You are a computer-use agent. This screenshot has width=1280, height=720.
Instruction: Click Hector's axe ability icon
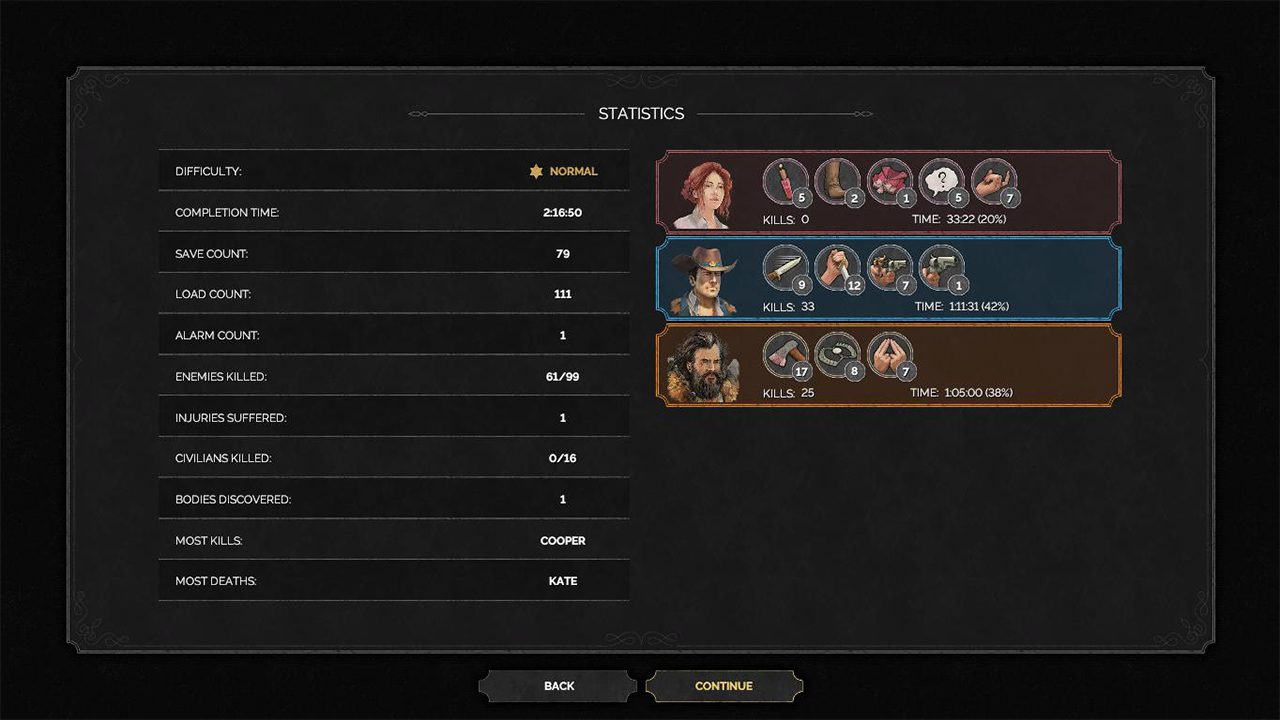(785, 354)
